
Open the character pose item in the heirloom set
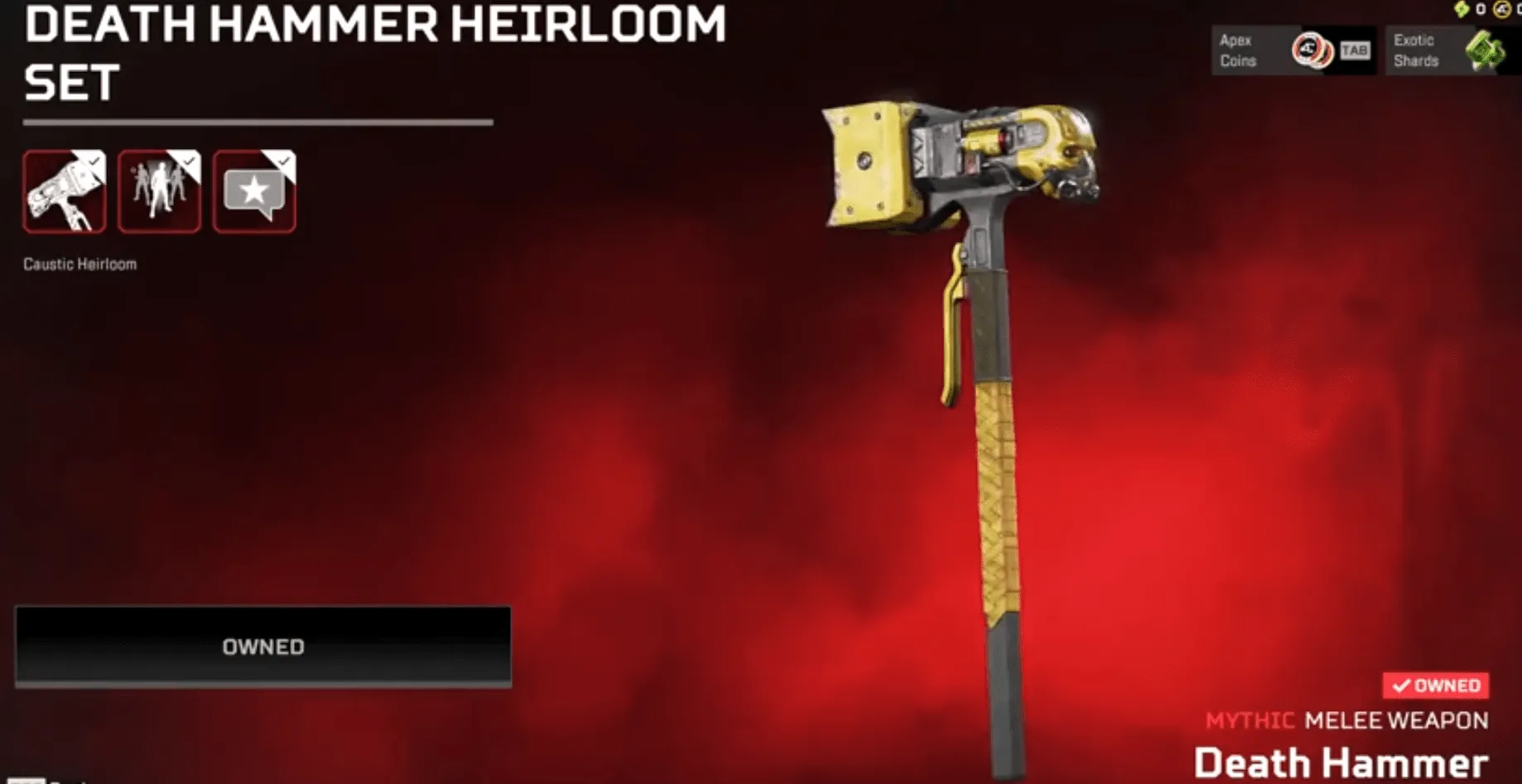158,191
